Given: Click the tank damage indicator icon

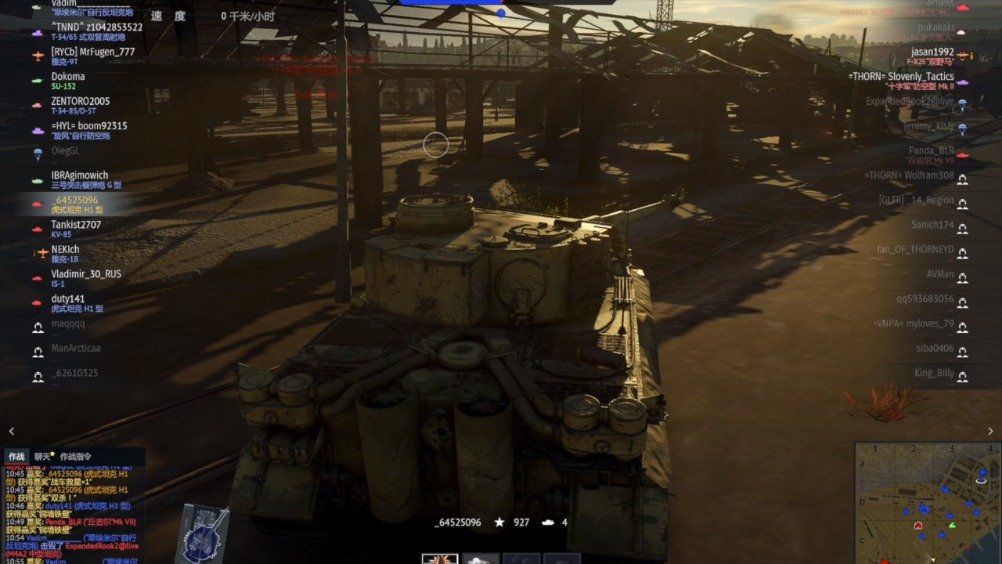Looking at the screenshot, I should (203, 531).
